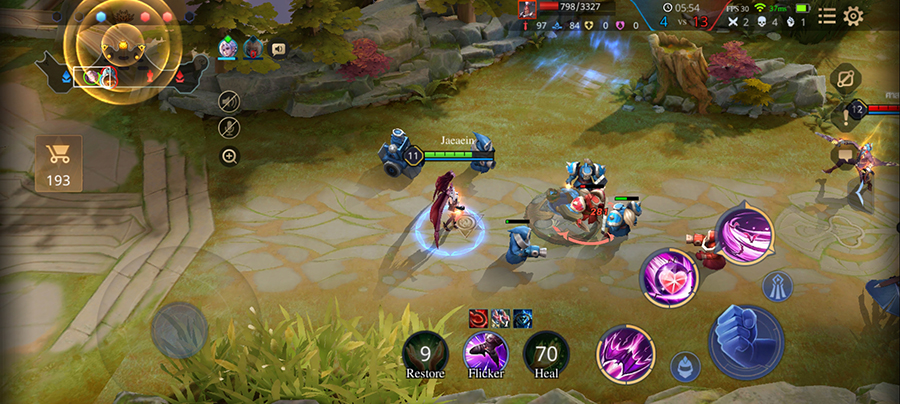Cast the Flicker spell
Screen dimensions: 900x404
(x=486, y=352)
